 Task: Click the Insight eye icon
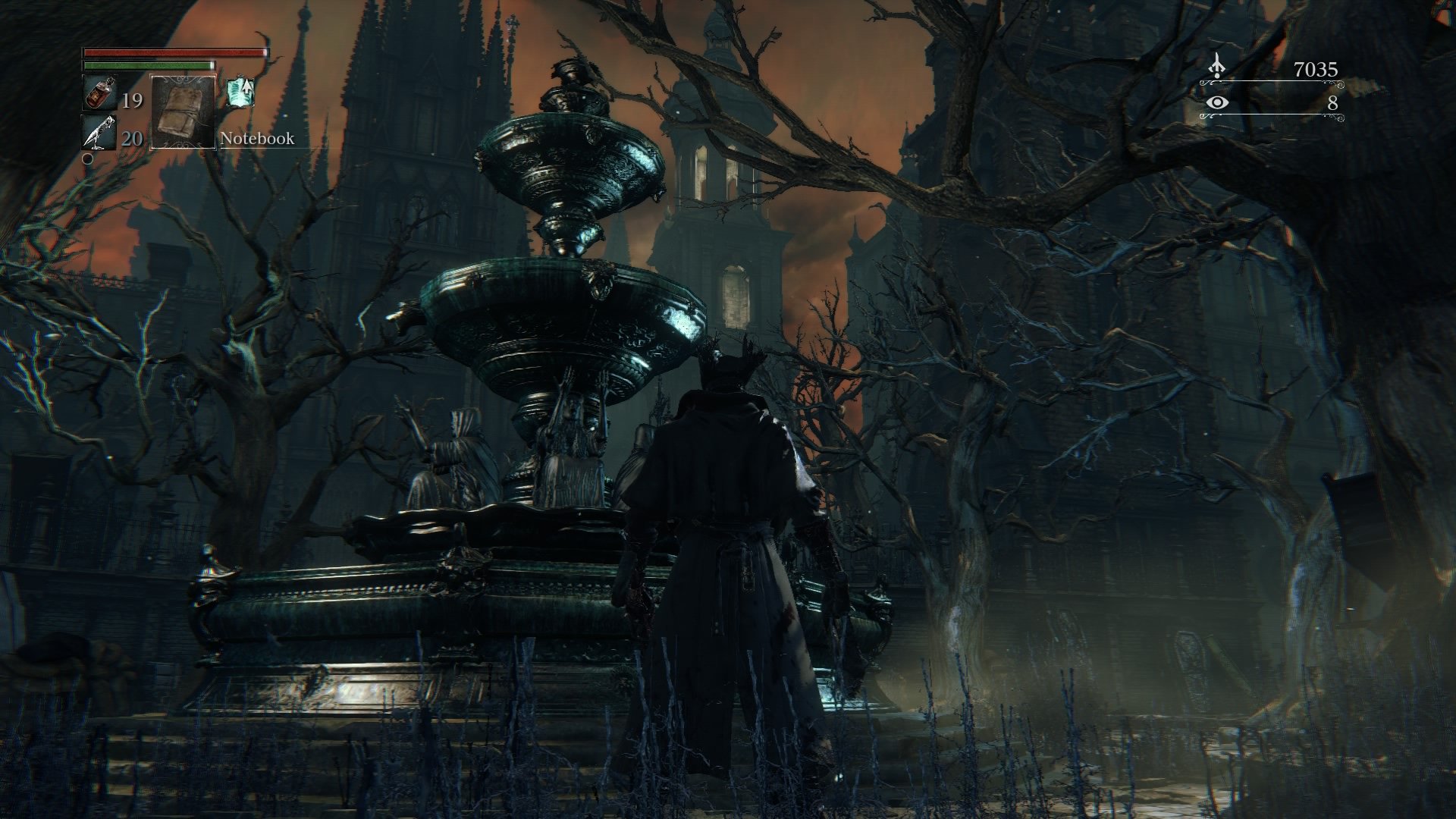pyautogui.click(x=1217, y=103)
